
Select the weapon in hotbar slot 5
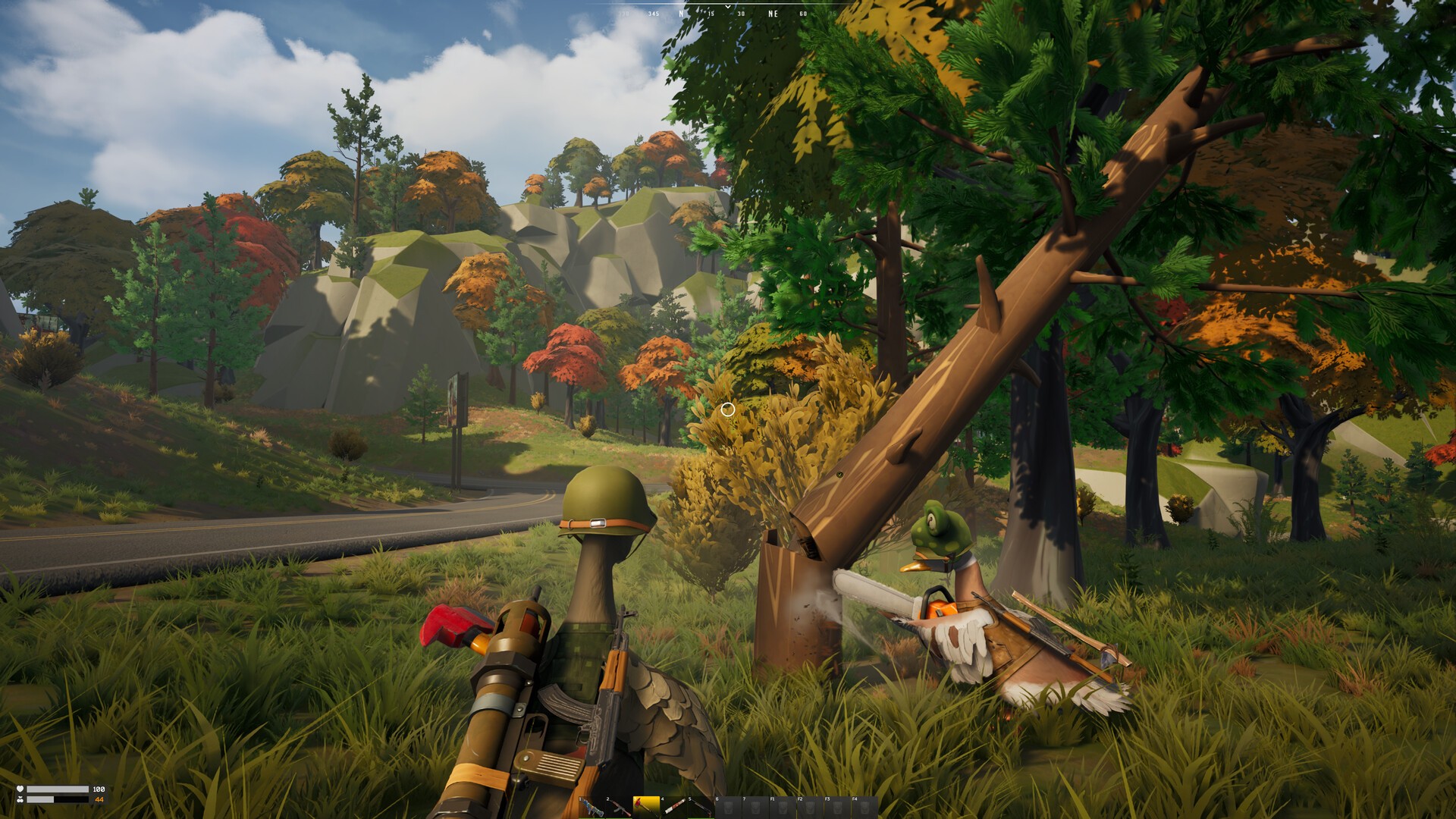pyautogui.click(x=701, y=805)
